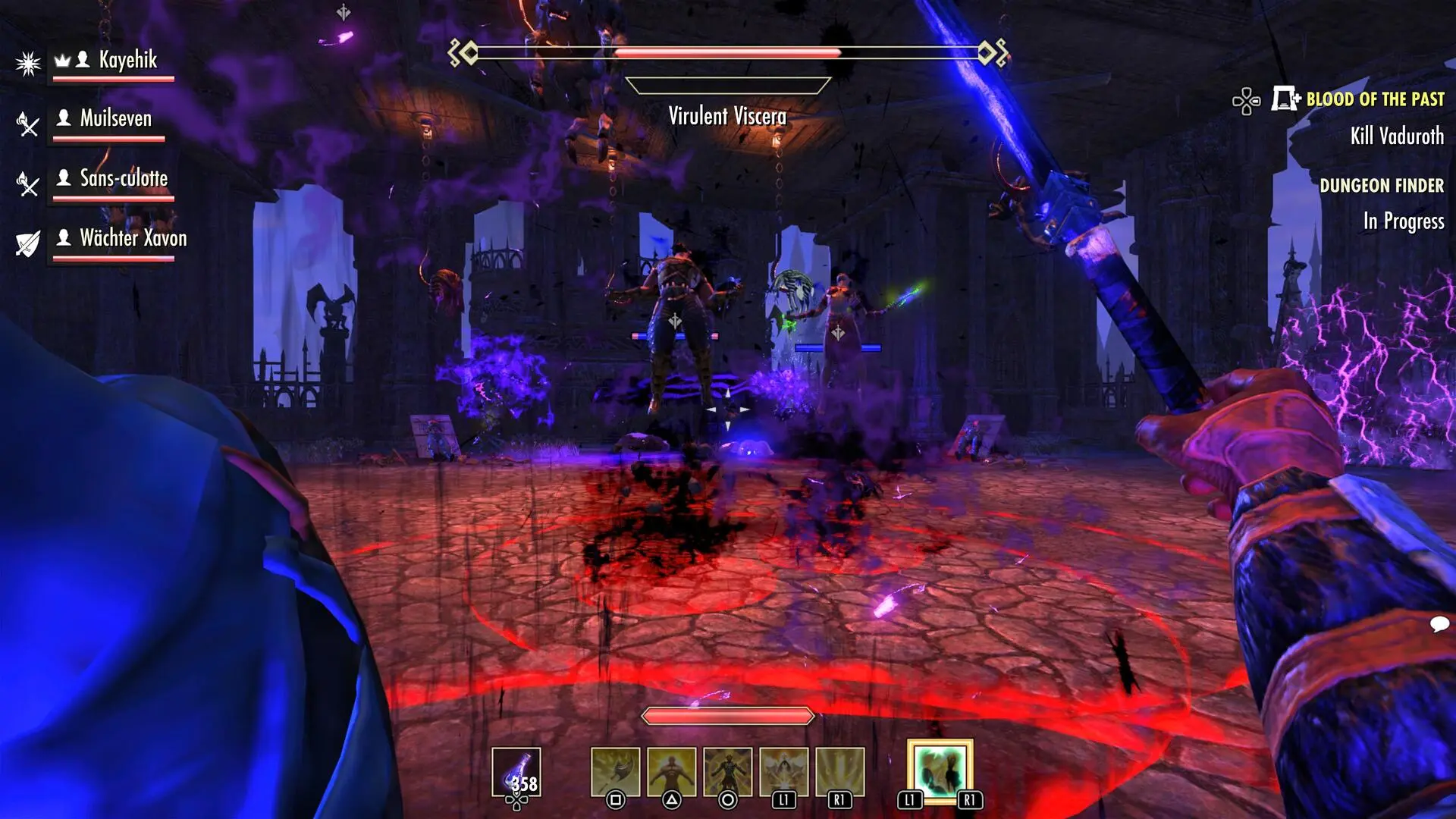Viewport: 1456px width, 819px height.
Task: Select group member Wächter Xavon
Action: click(x=133, y=238)
